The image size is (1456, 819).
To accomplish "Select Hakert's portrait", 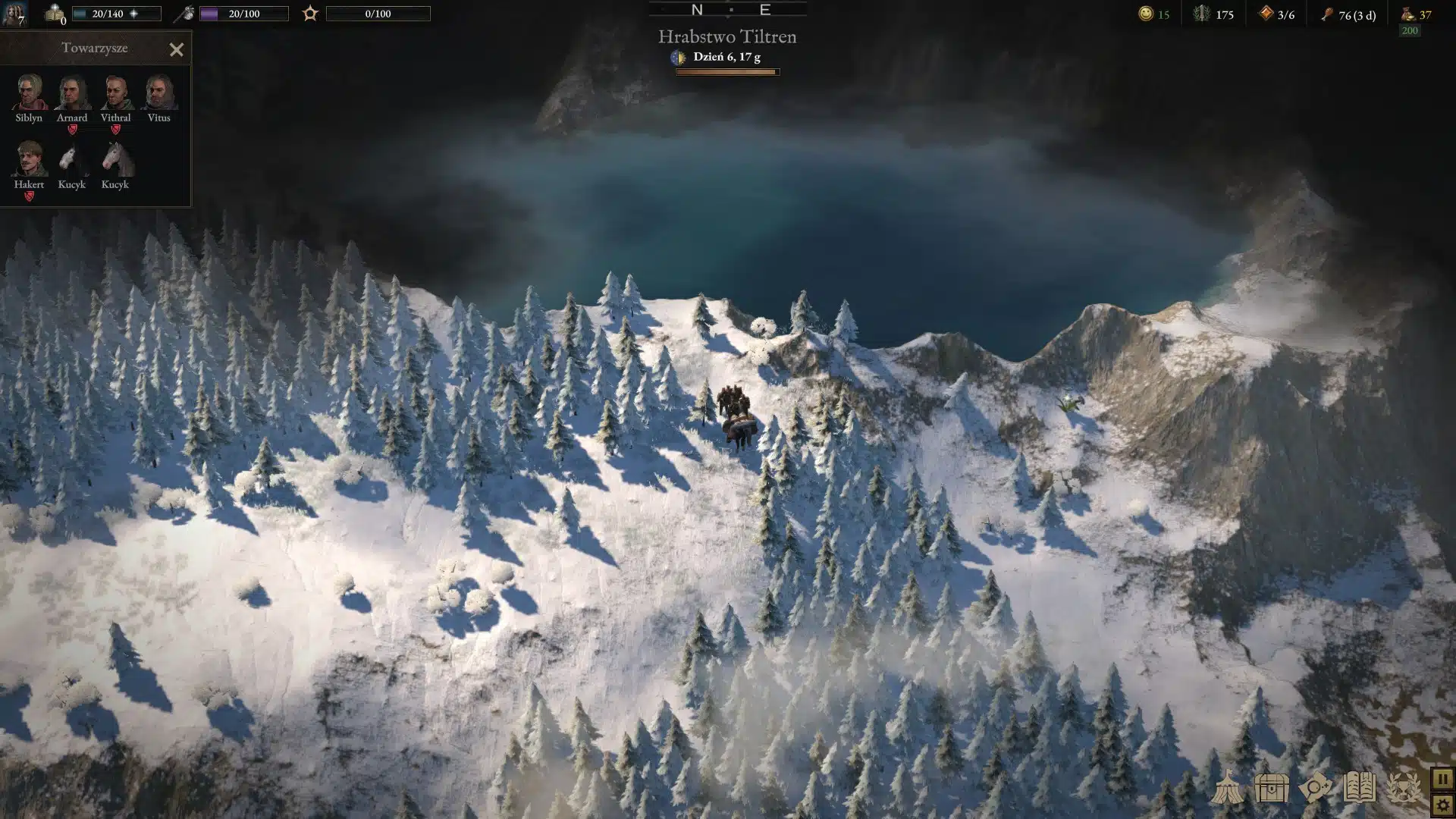I will point(29,158).
